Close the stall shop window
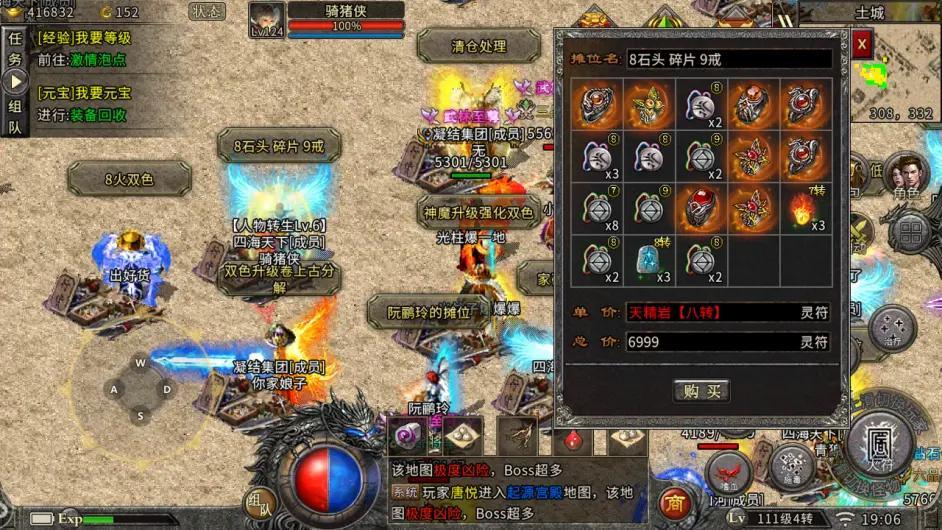942x530 pixels. click(862, 44)
